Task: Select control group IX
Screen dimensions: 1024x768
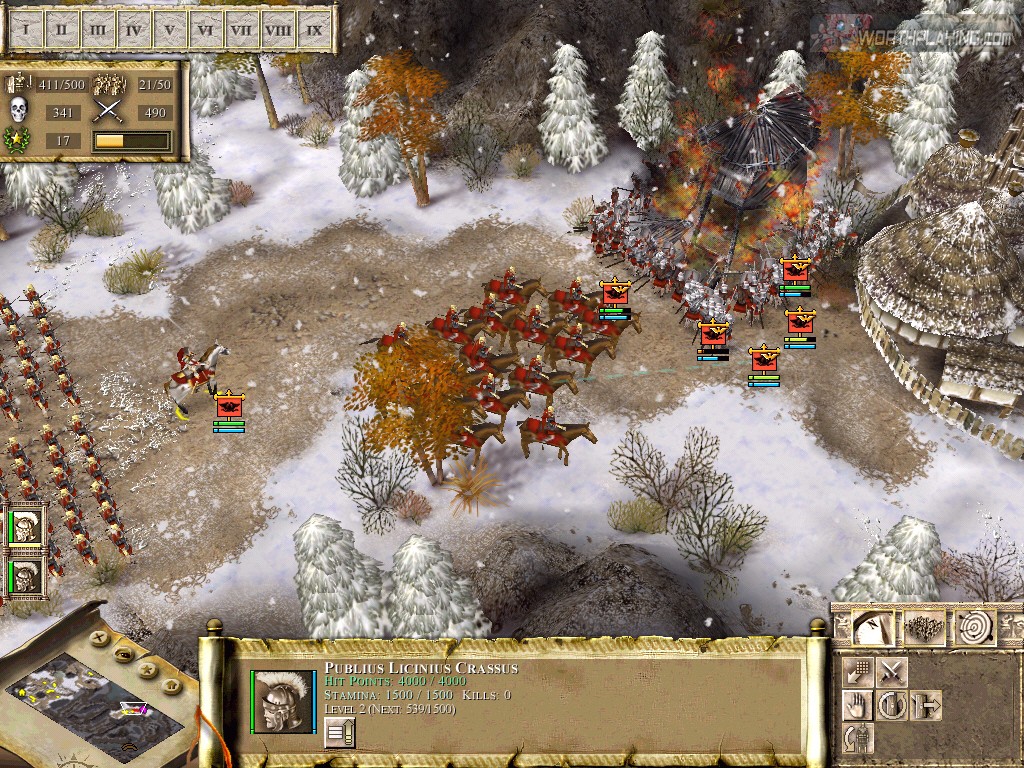Action: 314,30
